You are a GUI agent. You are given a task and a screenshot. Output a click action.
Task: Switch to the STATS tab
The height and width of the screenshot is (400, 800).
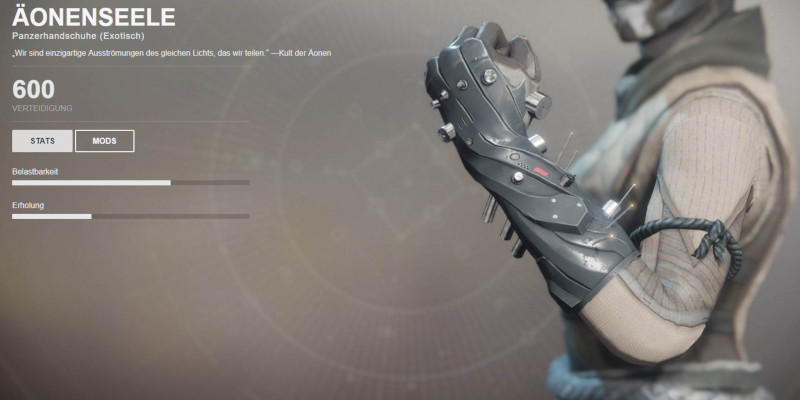(x=42, y=141)
